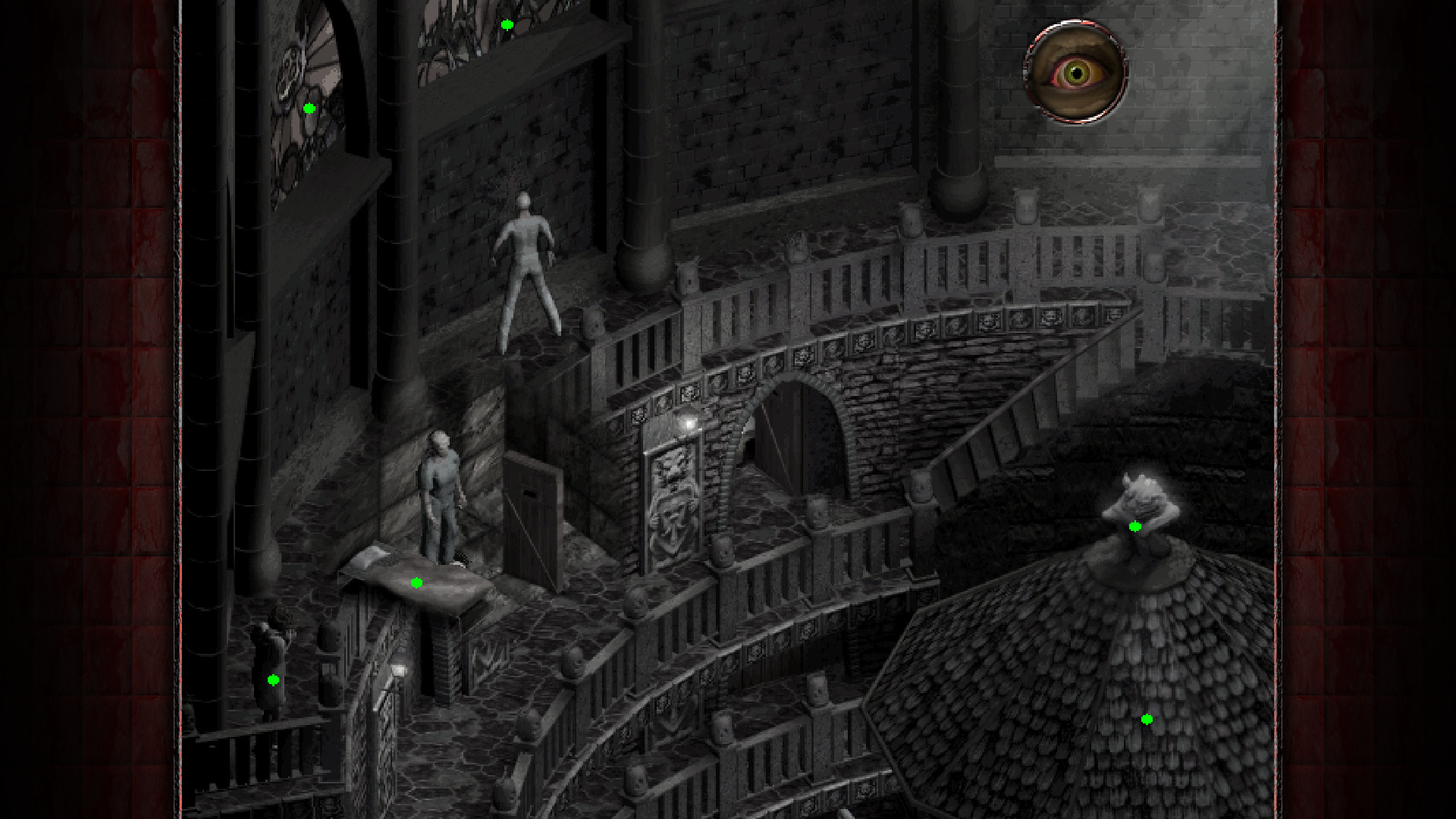Click the hotspot on the man by the railing
This screenshot has height=819, width=1456.
274,680
